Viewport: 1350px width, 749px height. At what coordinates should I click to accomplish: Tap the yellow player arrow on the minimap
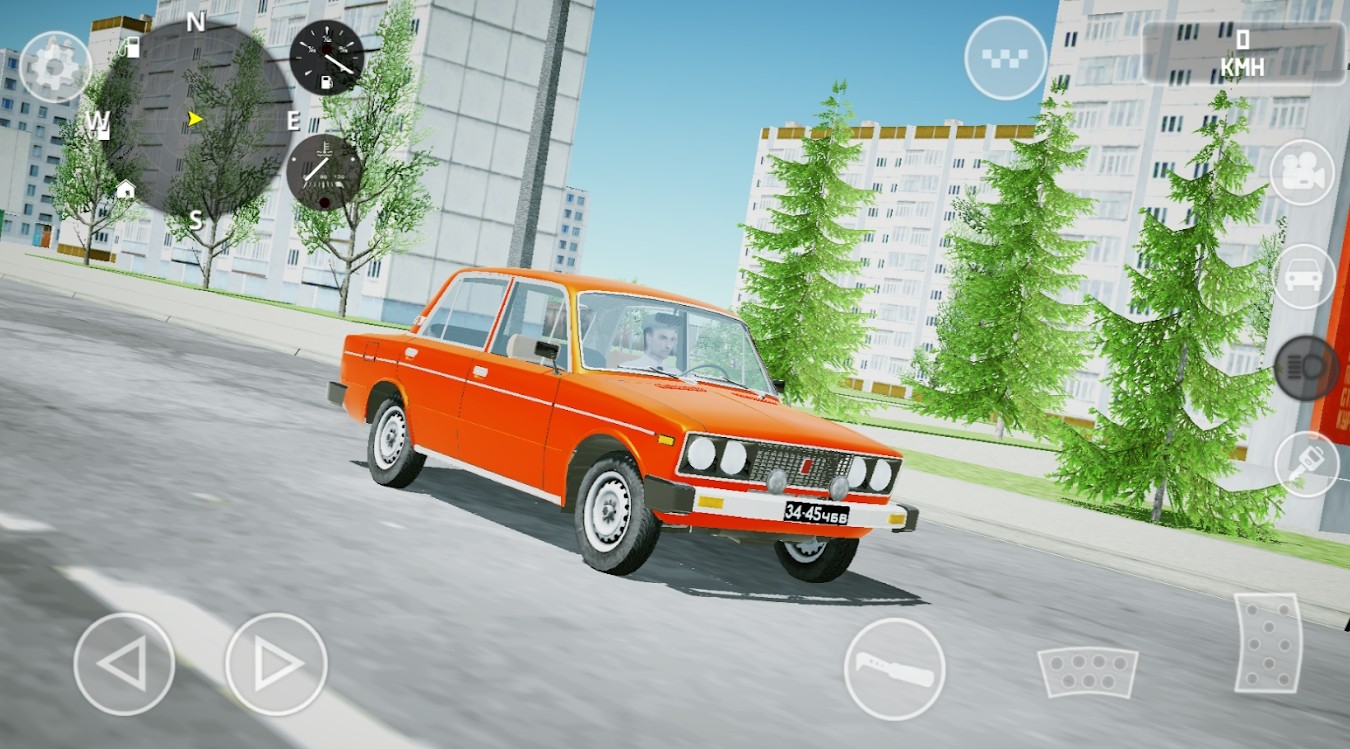point(192,120)
